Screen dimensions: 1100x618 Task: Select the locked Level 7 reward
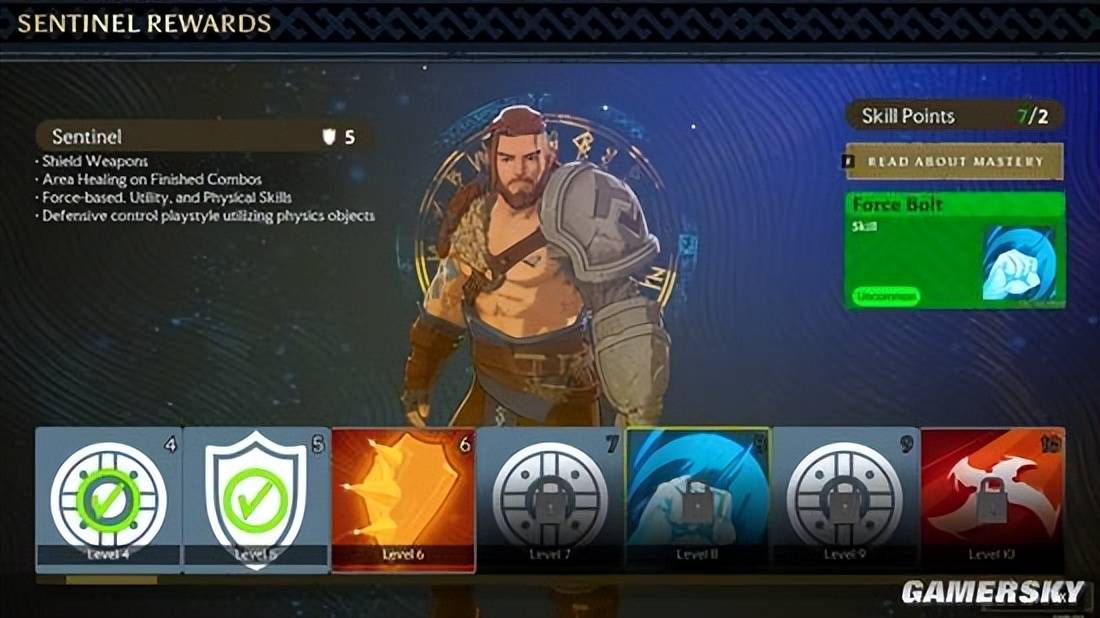tap(550, 499)
